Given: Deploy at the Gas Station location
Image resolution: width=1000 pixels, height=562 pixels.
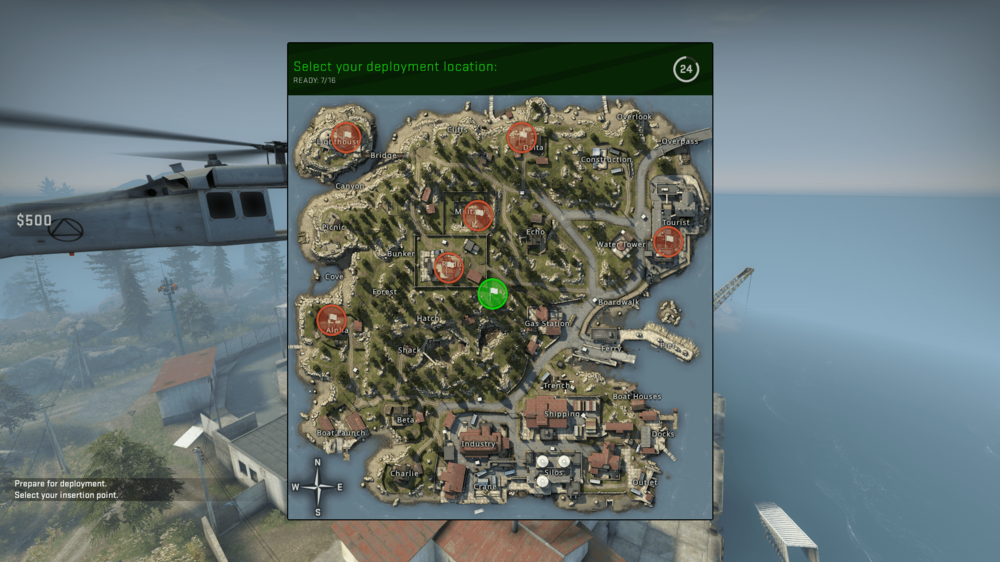Looking at the screenshot, I should tap(547, 323).
